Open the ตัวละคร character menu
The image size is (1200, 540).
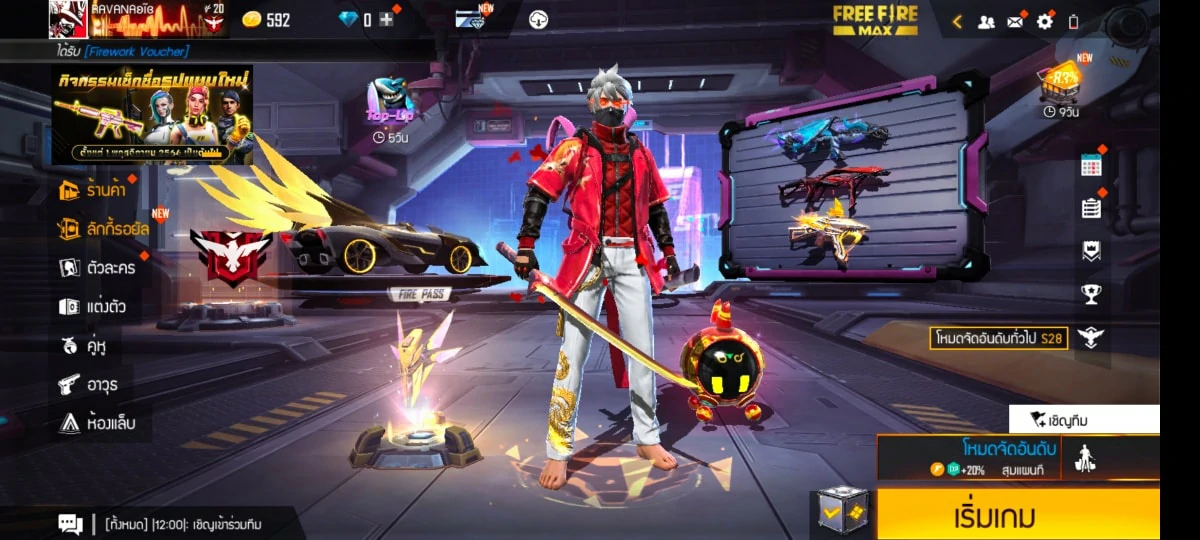[x=97, y=268]
